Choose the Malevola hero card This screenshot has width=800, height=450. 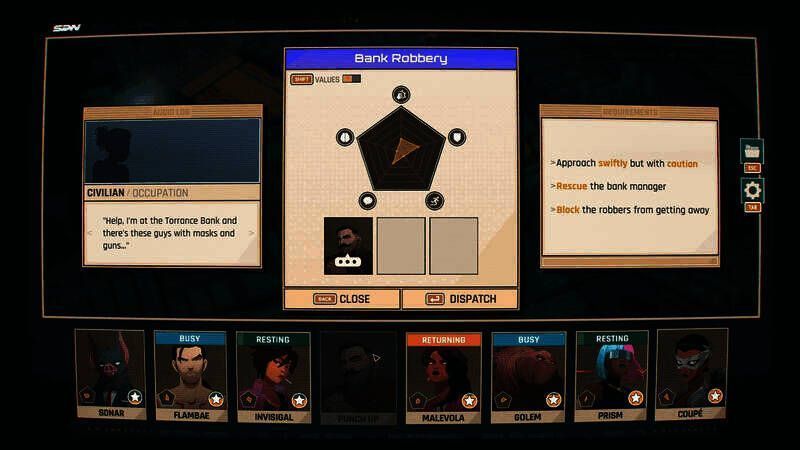pyautogui.click(x=443, y=376)
